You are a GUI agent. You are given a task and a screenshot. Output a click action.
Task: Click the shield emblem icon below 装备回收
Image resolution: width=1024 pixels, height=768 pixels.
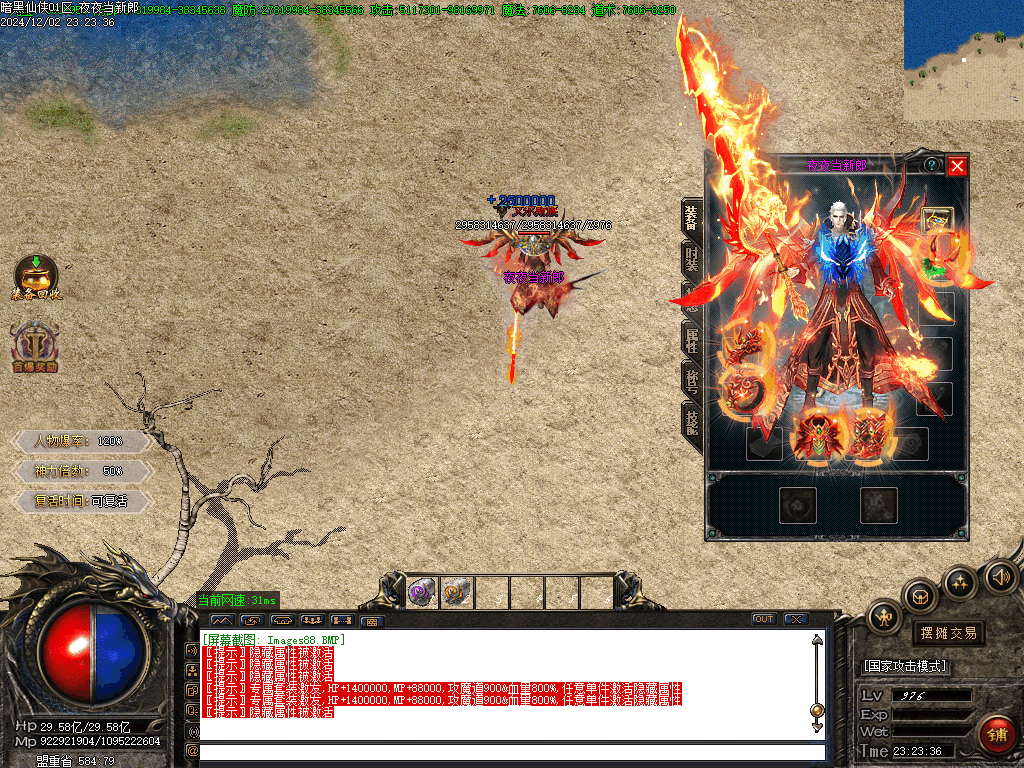[x=36, y=346]
